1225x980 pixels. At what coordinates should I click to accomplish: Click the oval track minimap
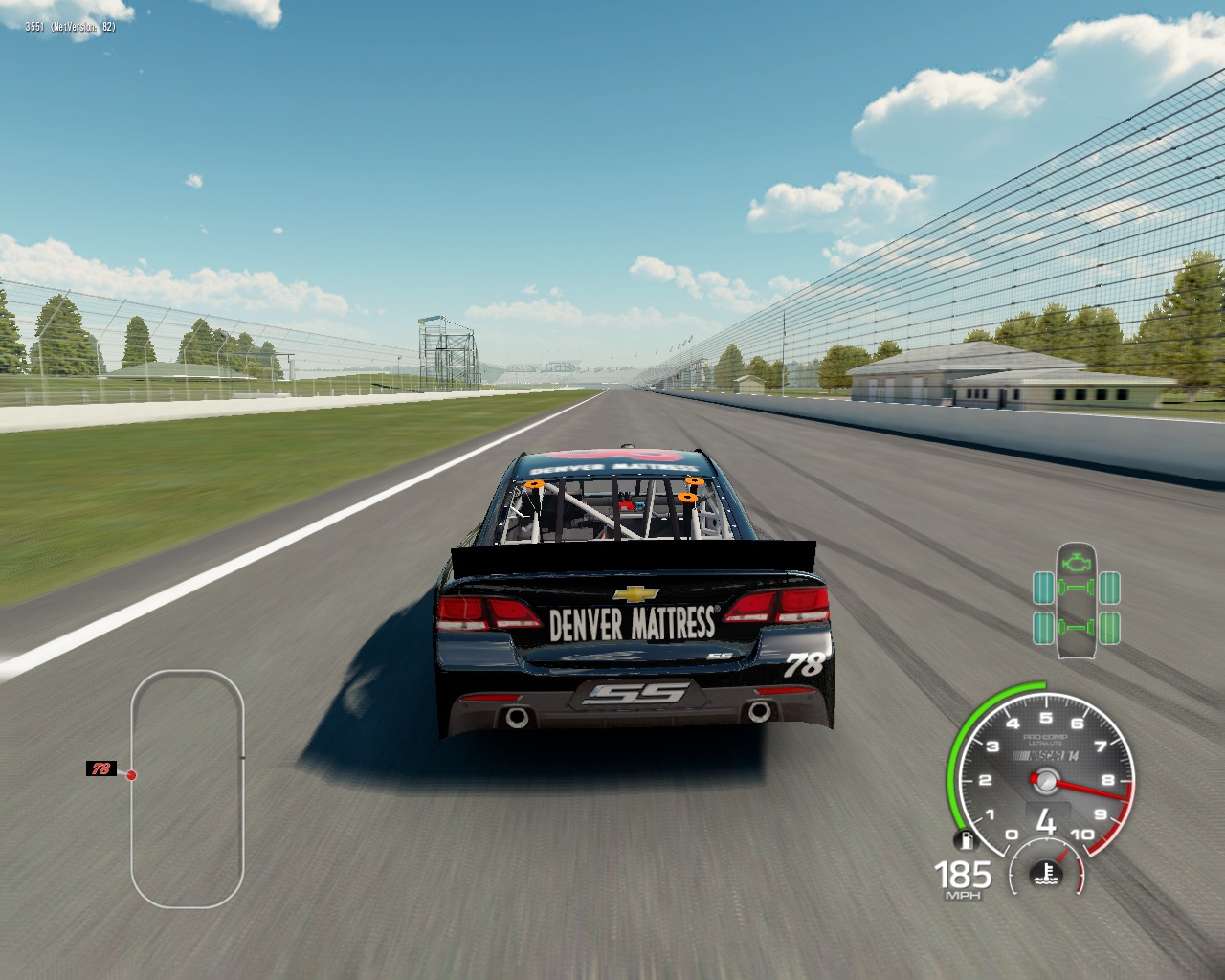coord(188,789)
